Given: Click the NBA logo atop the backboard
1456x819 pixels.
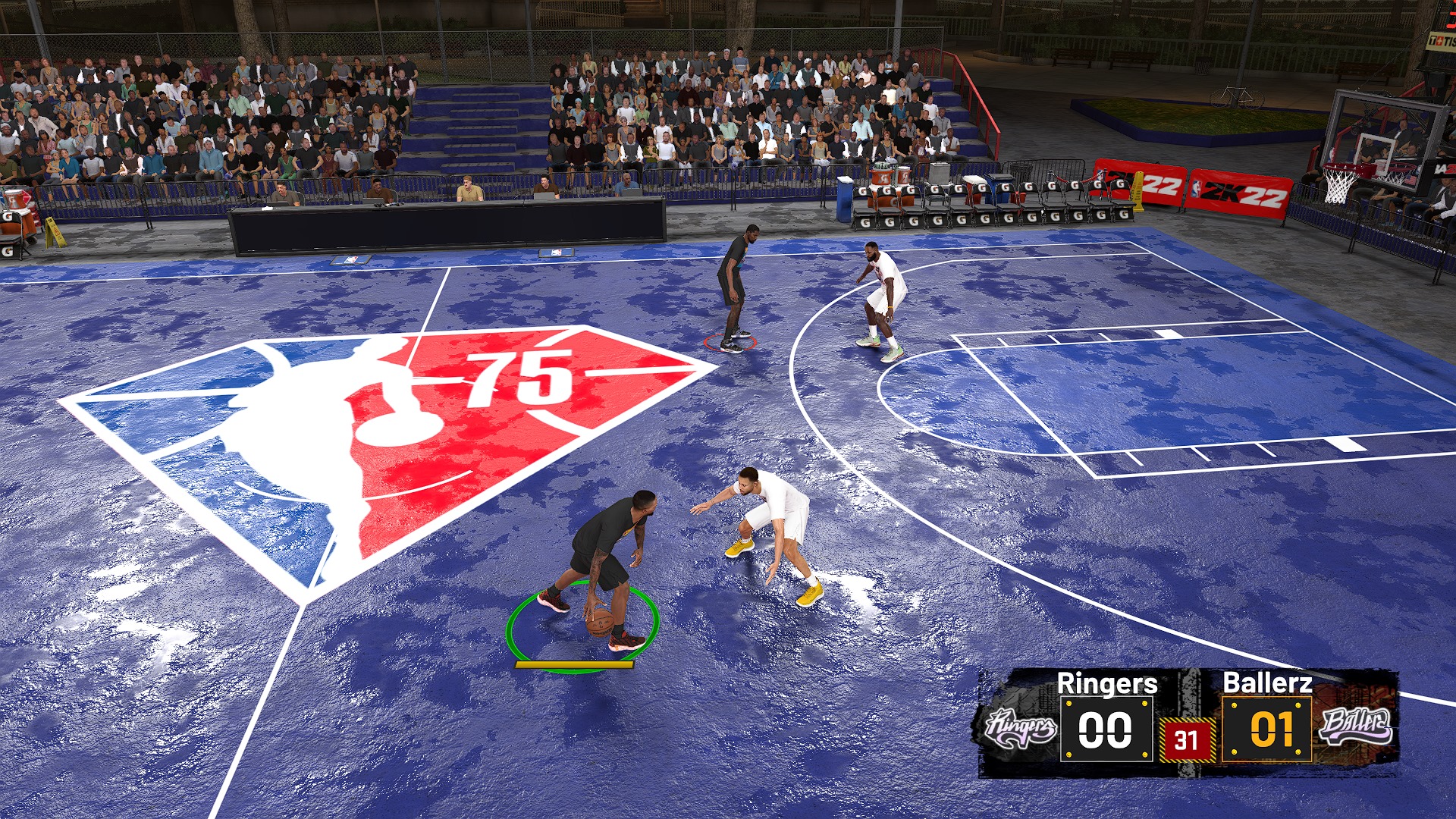Looking at the screenshot, I should tap(1332, 155).
